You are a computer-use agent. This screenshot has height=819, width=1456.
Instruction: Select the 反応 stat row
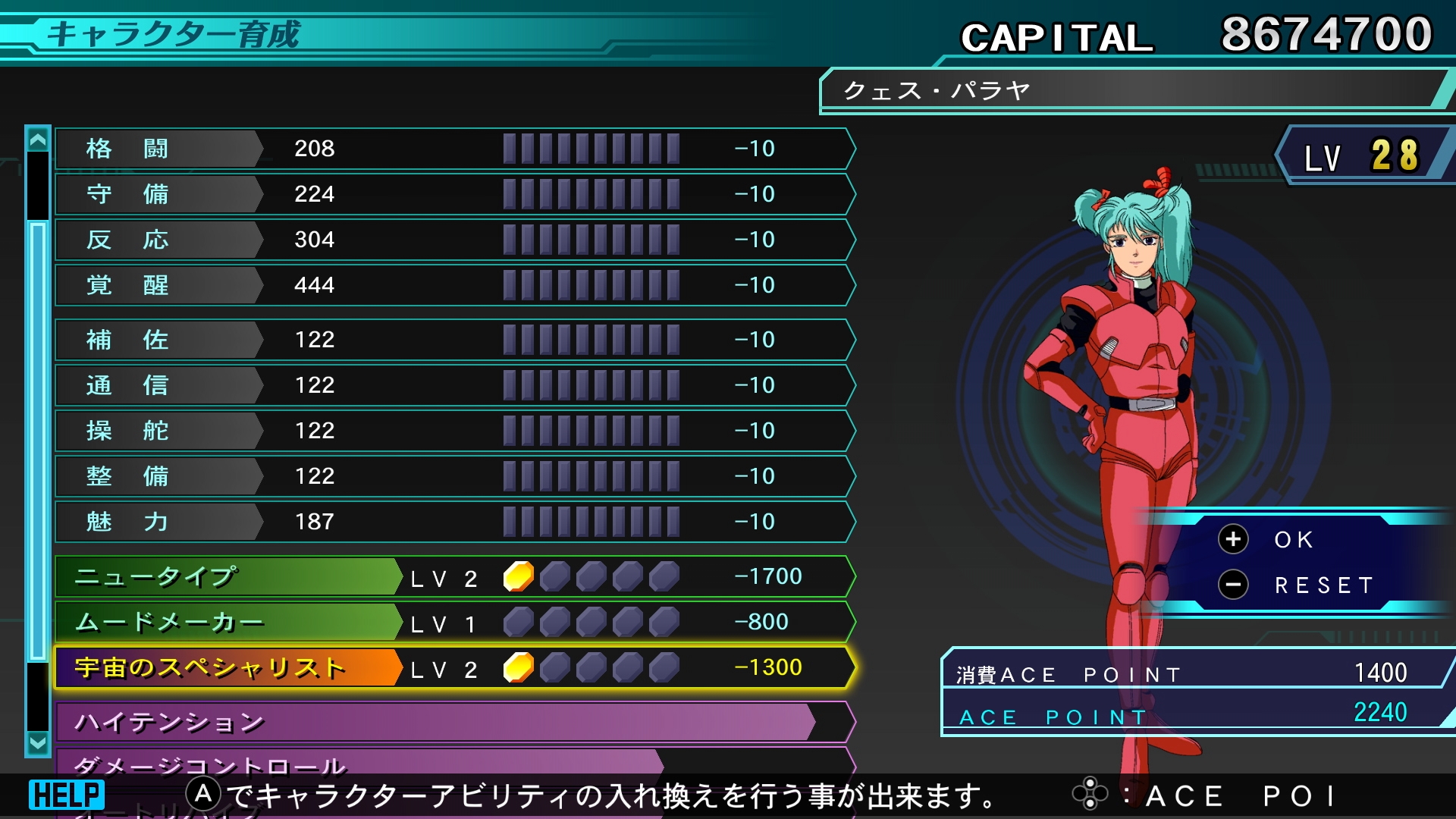[x=455, y=240]
